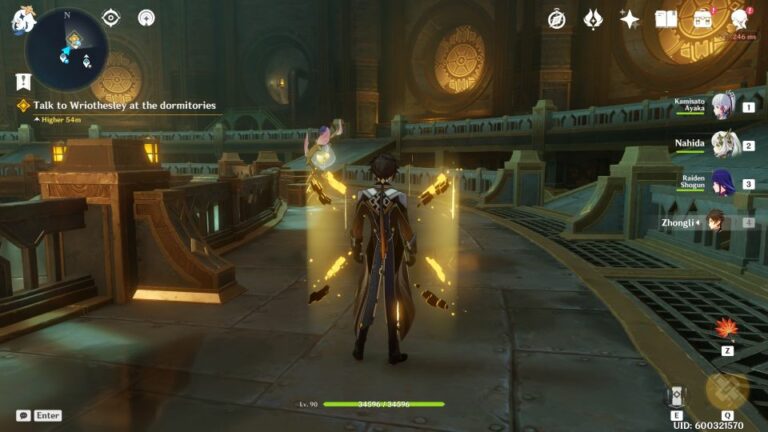Open the Adventurer Handbook book icon
Screen dimensions: 768x432
(666, 19)
